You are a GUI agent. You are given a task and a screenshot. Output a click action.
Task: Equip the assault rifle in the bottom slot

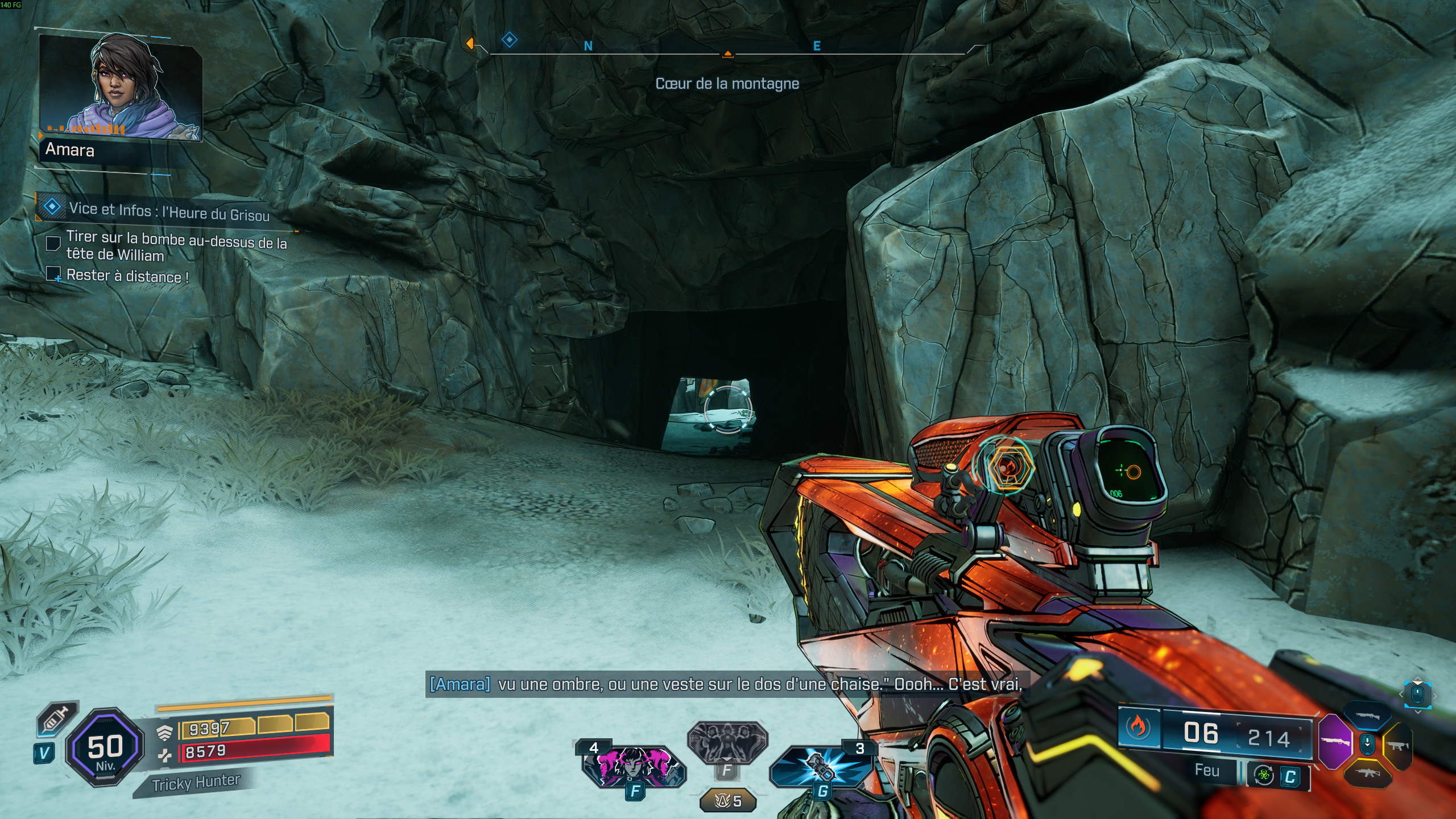(1367, 773)
